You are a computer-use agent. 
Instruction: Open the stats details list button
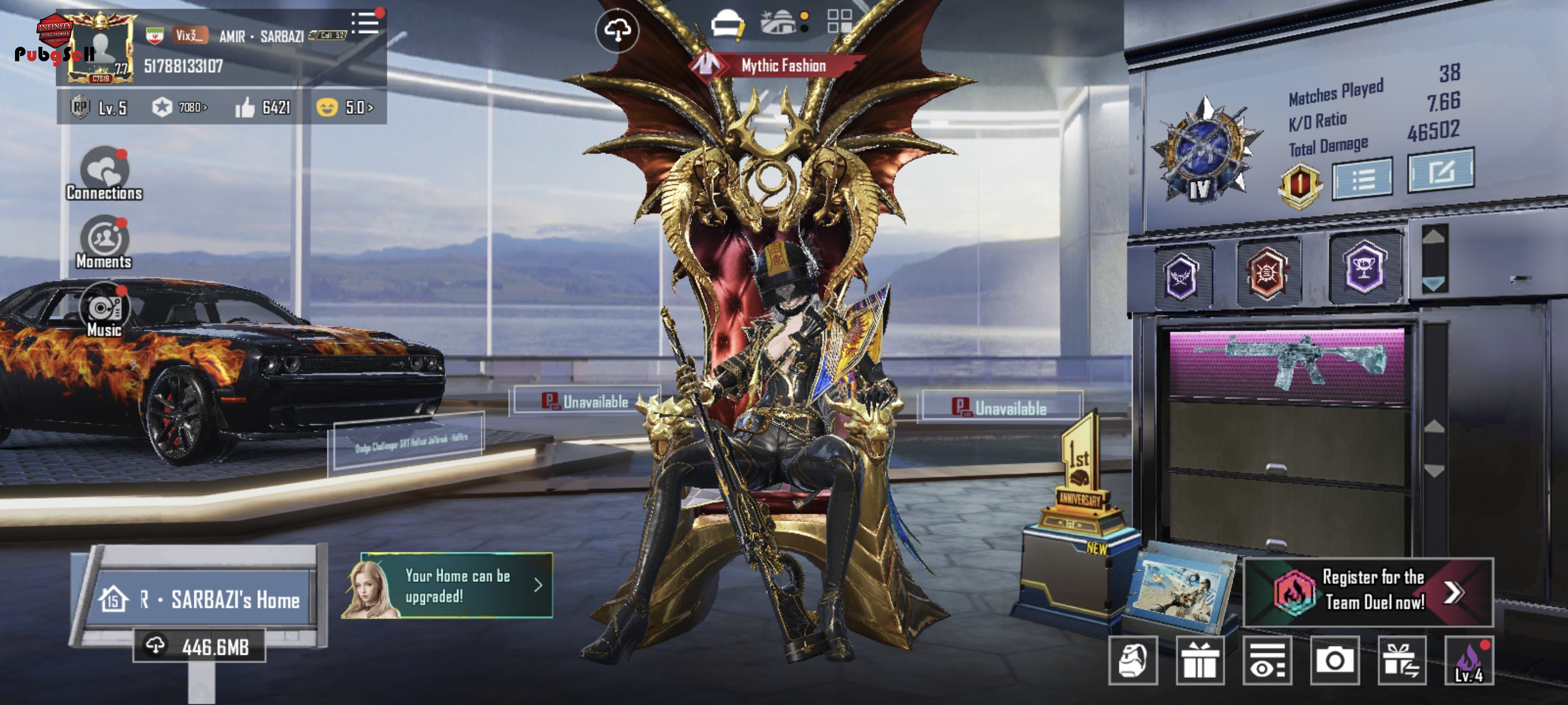[x=1362, y=179]
